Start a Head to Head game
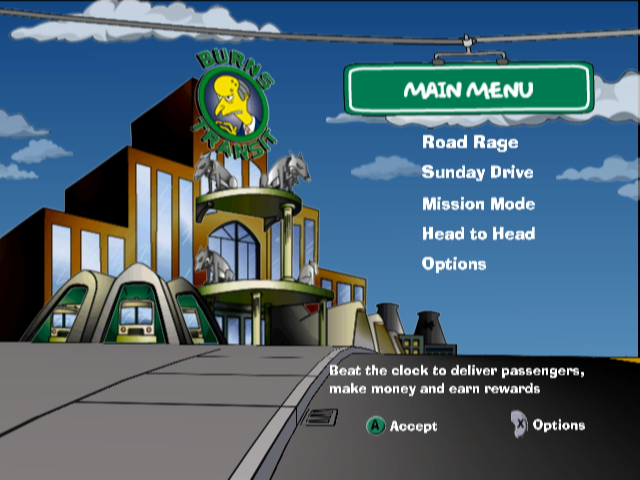The height and width of the screenshot is (480, 640). (478, 233)
